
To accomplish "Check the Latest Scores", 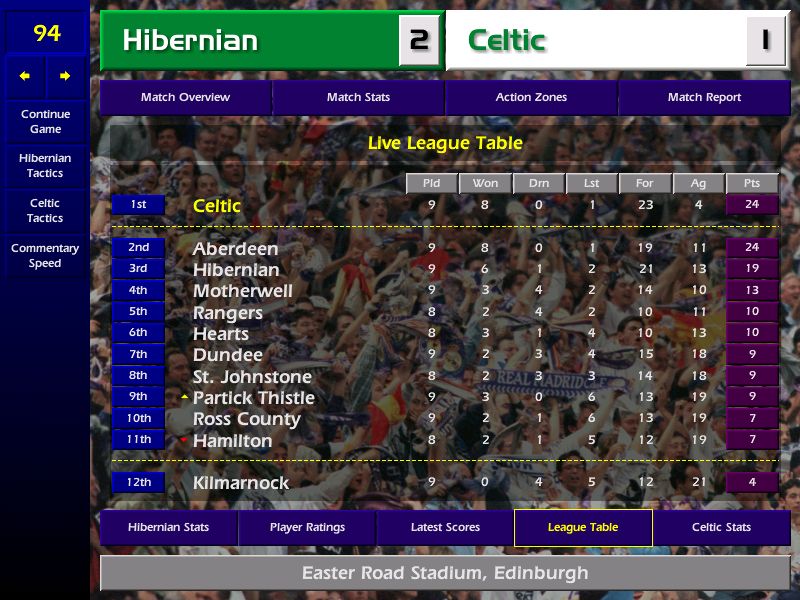I will (445, 527).
